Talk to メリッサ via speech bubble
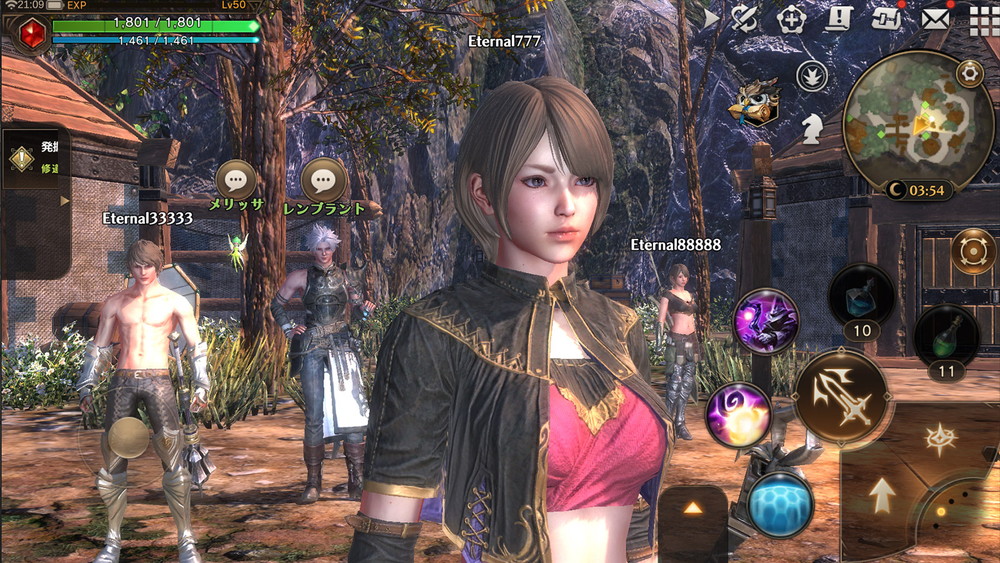This screenshot has width=1000, height=563. pyautogui.click(x=236, y=180)
